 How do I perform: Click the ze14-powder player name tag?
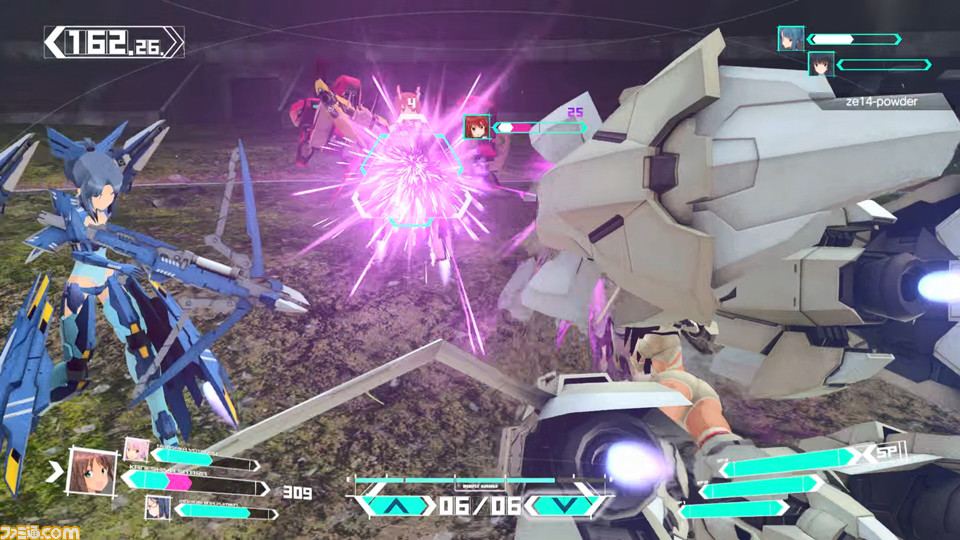click(879, 101)
